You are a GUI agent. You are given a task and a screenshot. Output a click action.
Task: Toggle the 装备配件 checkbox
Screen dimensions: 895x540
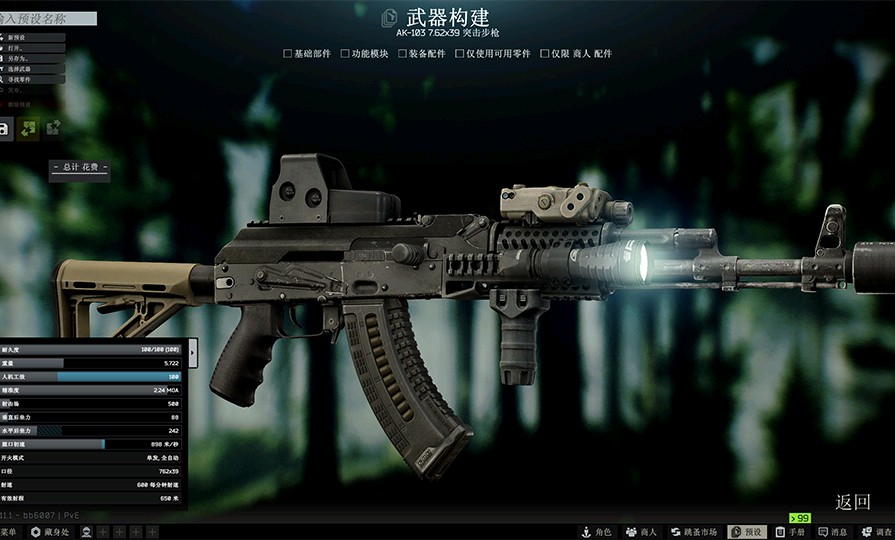[x=402, y=54]
